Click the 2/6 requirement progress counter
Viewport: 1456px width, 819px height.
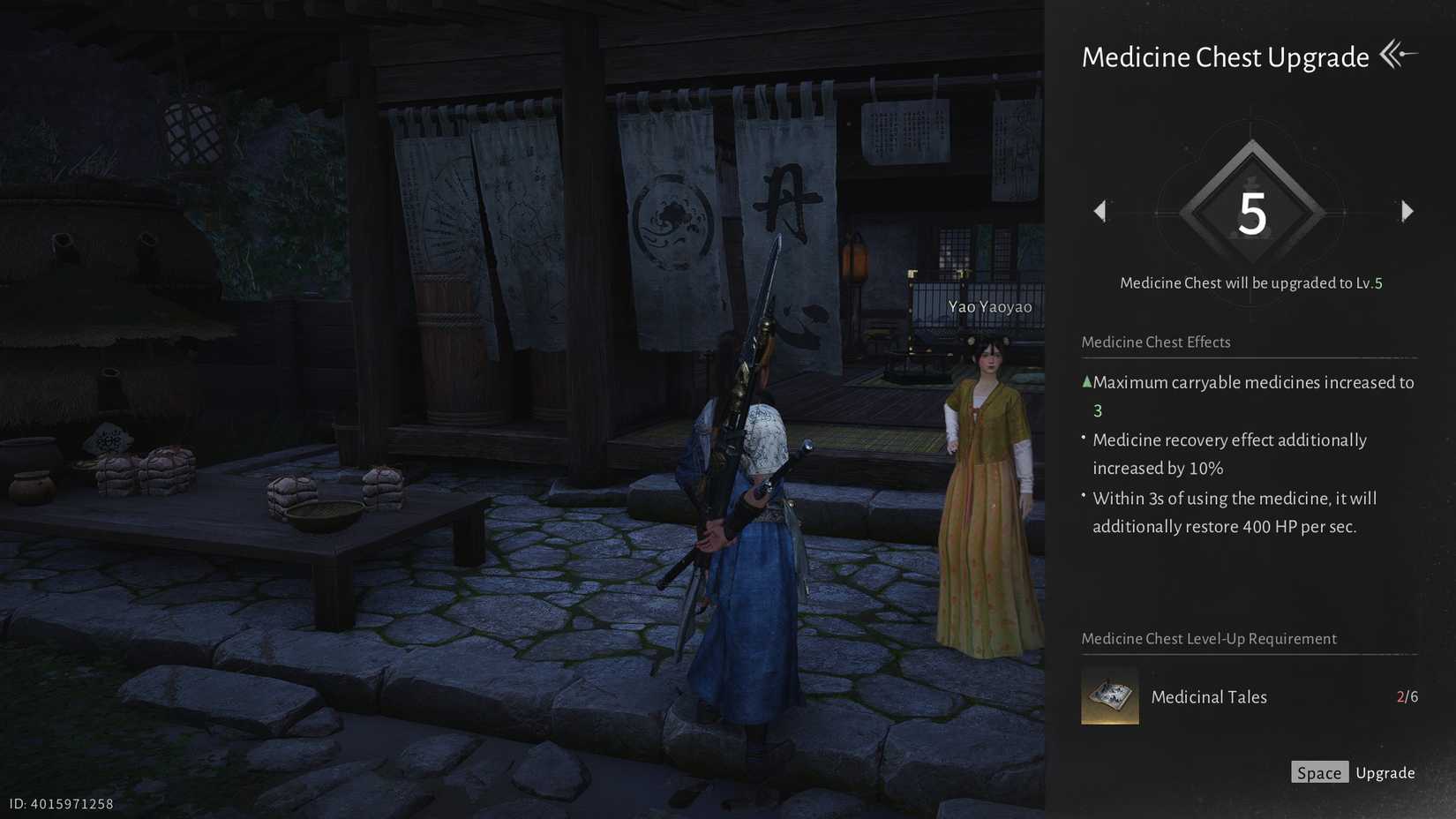(x=1407, y=696)
